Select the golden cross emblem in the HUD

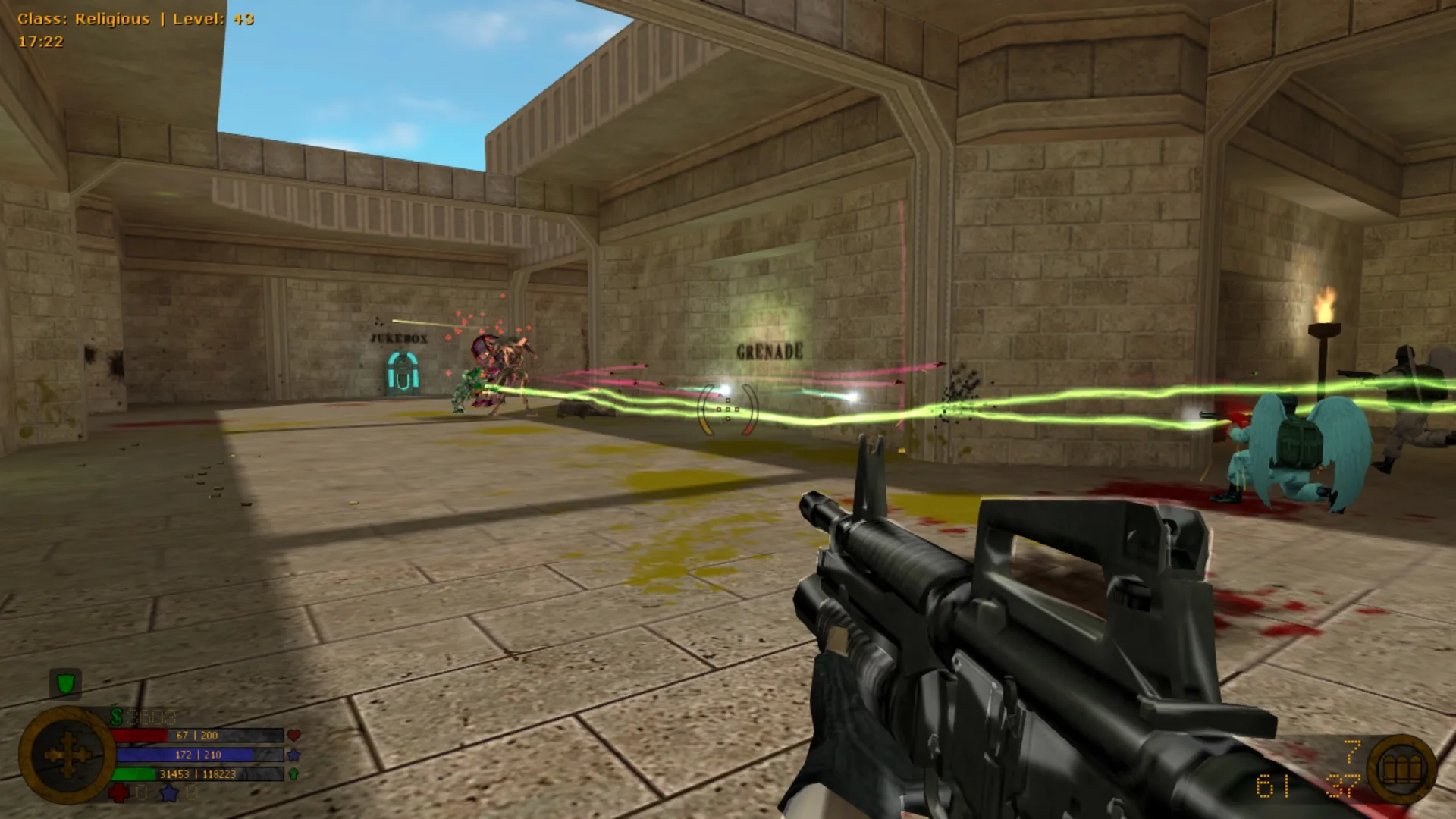pyautogui.click(x=67, y=755)
